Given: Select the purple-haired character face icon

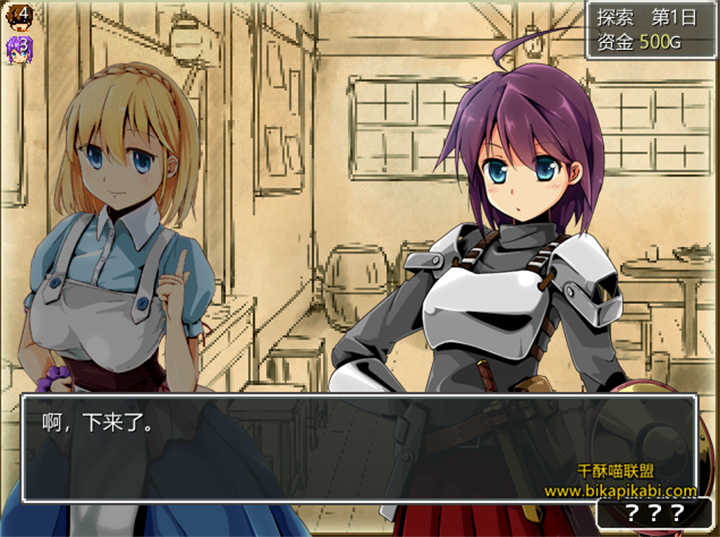Looking at the screenshot, I should (x=19, y=48).
